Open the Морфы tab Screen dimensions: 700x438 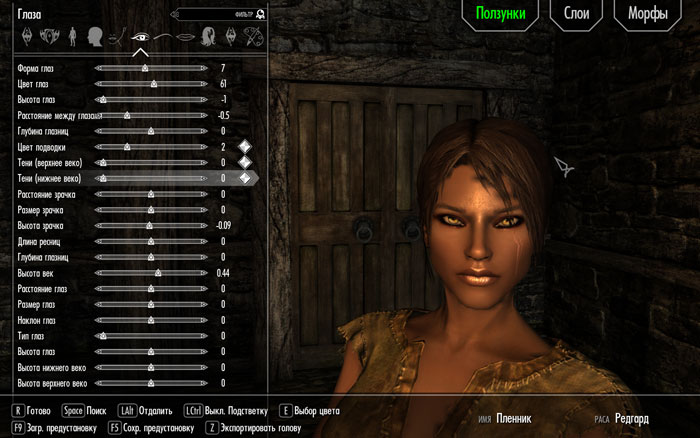click(648, 15)
